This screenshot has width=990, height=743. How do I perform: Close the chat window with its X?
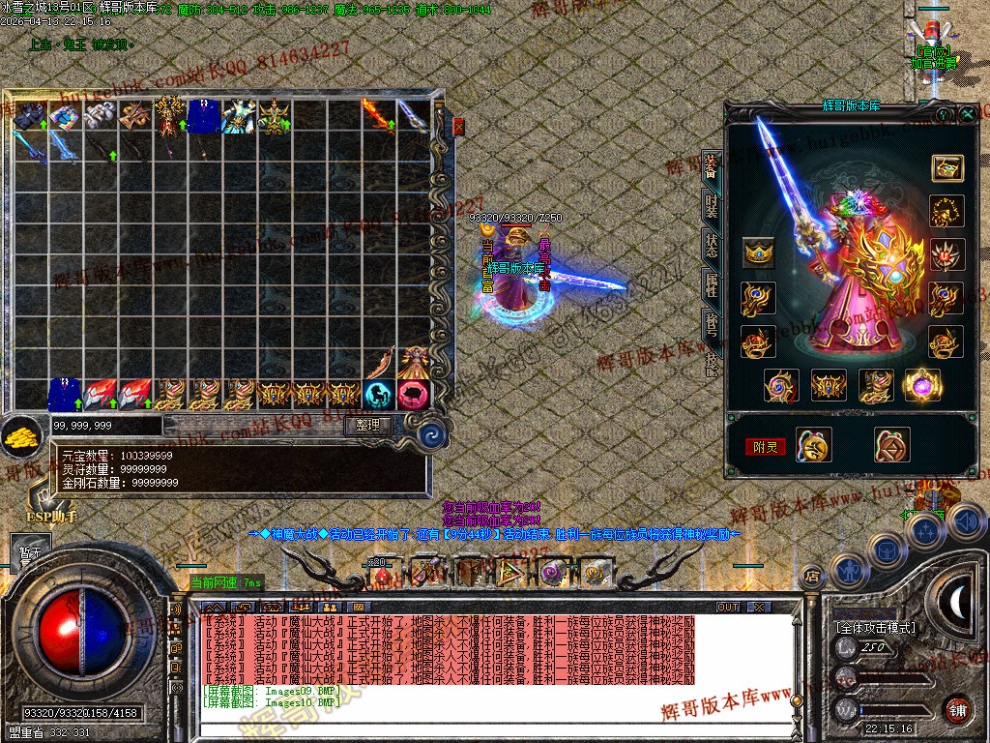tap(759, 607)
